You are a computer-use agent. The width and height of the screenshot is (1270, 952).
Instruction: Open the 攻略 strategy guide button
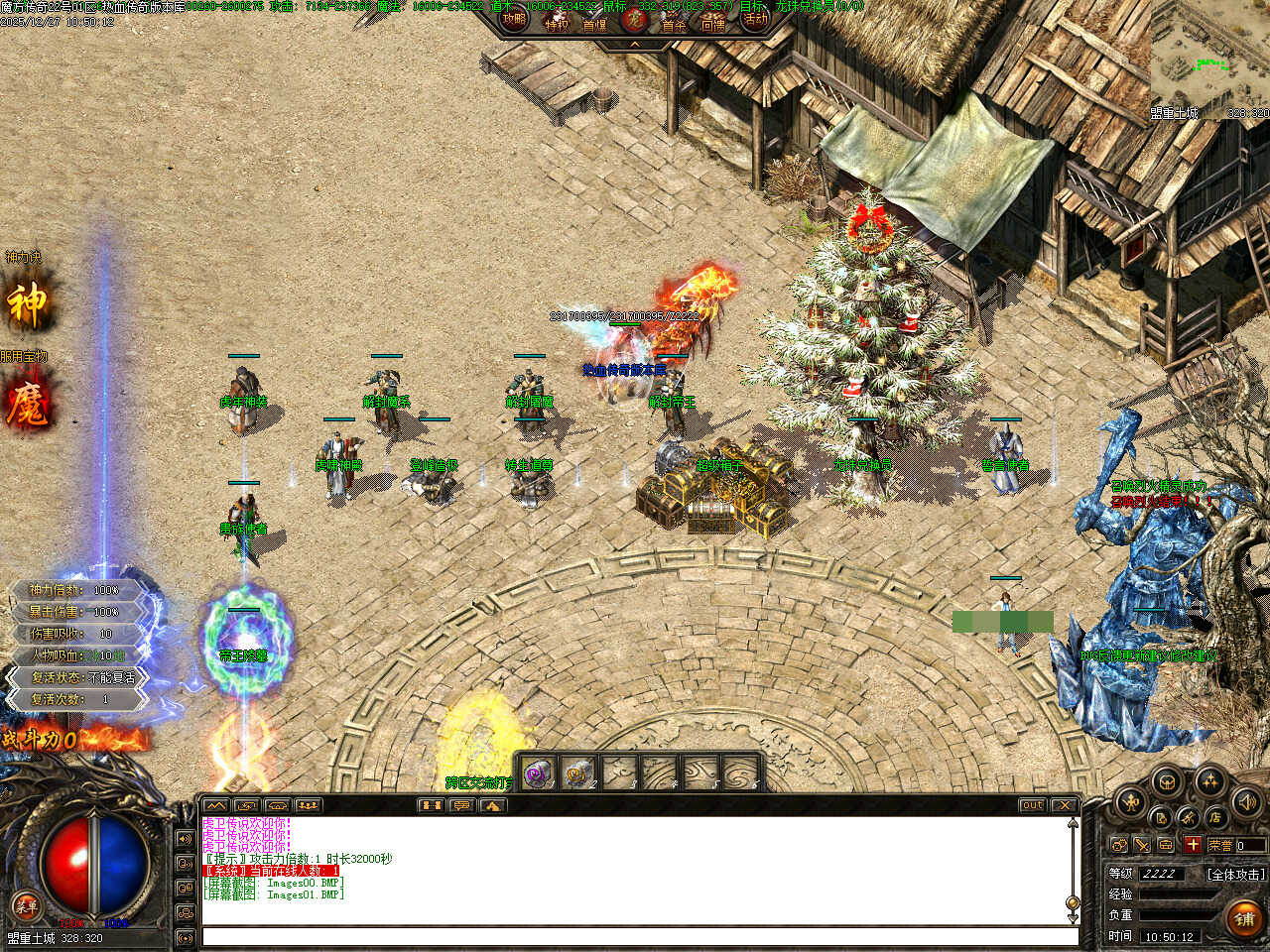tap(514, 20)
